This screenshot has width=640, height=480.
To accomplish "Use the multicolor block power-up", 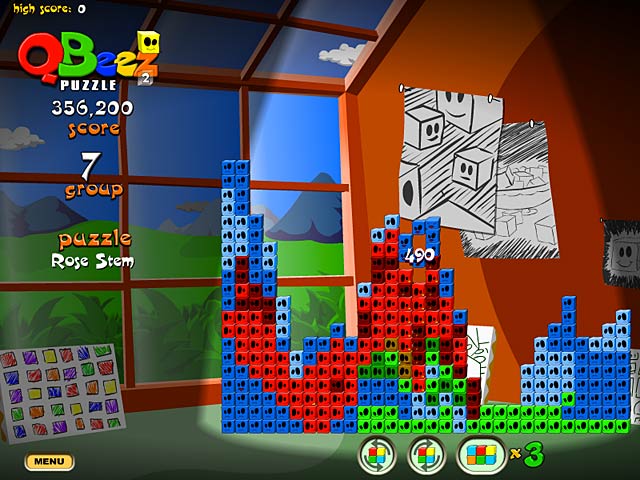I will coord(482,455).
